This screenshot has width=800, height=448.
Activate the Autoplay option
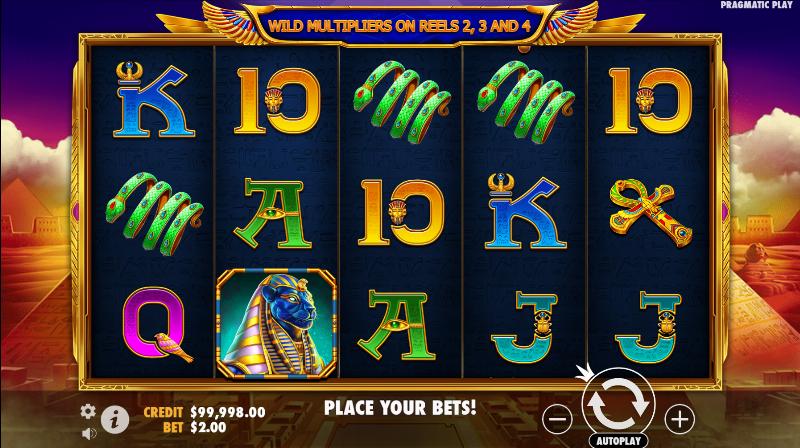(x=619, y=439)
